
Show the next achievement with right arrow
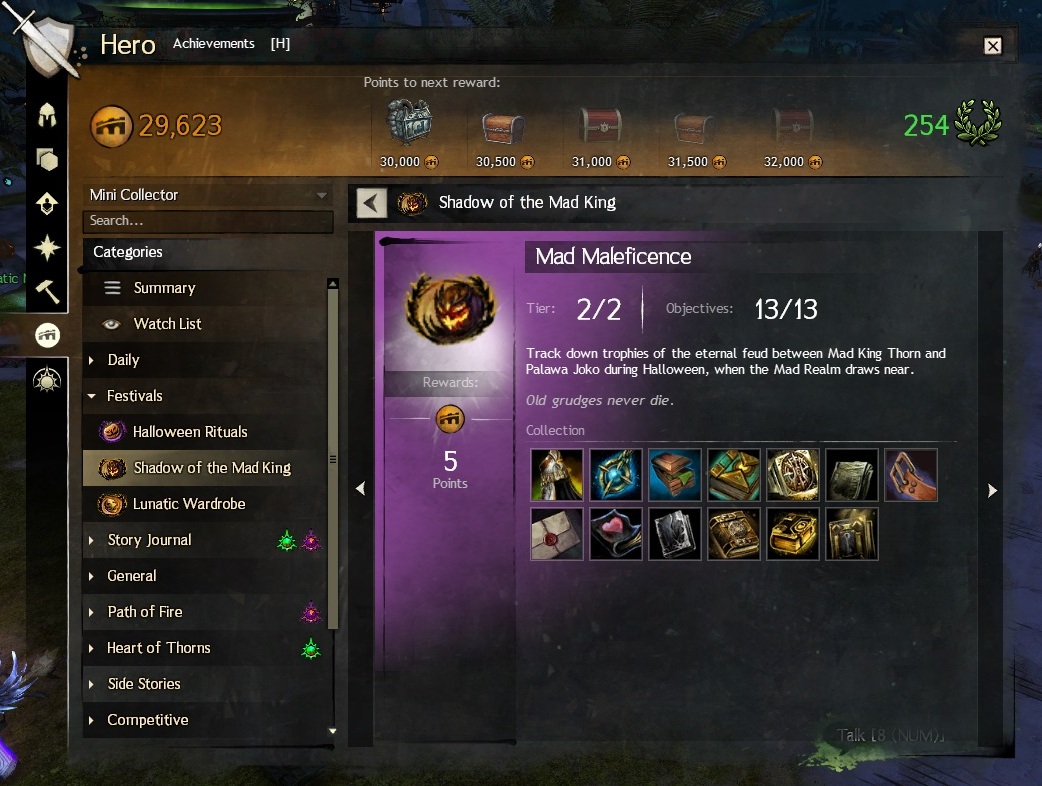[x=992, y=490]
